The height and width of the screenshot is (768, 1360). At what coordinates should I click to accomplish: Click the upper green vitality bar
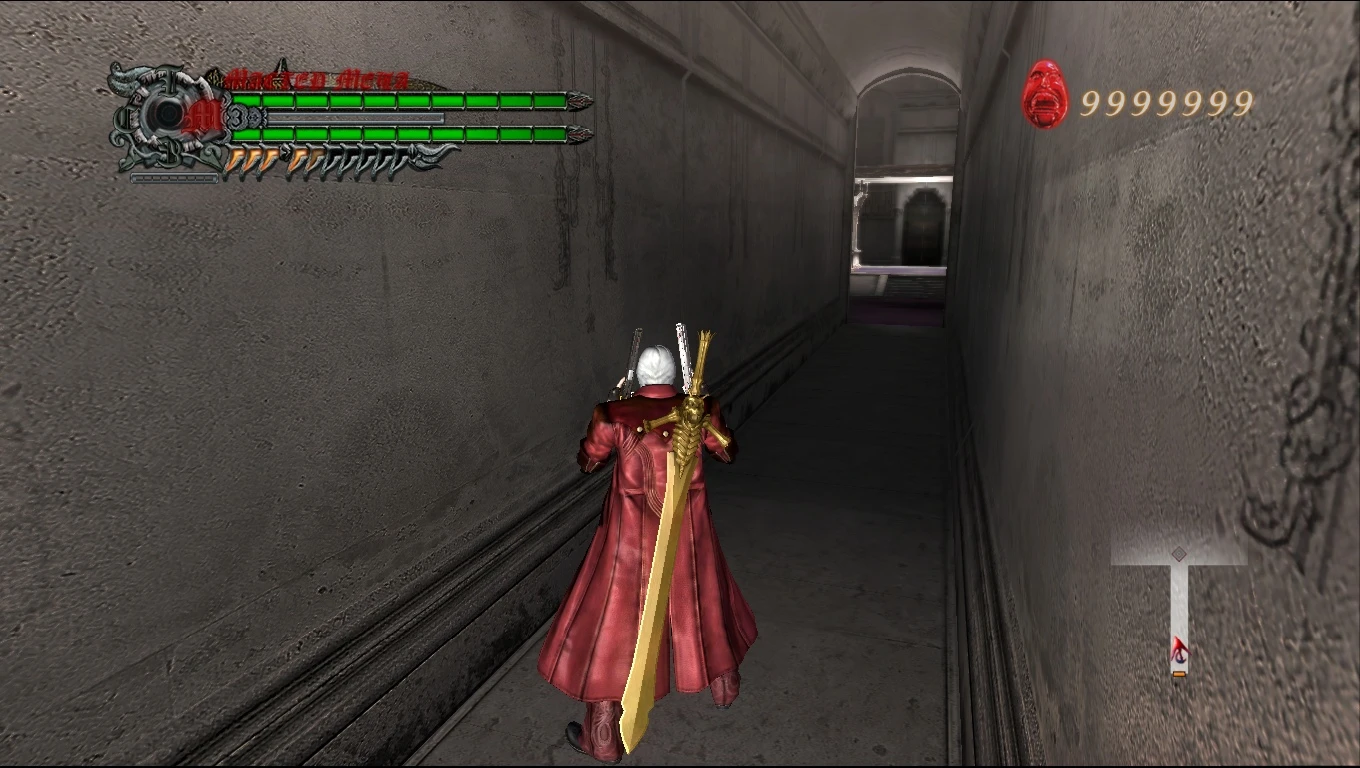(x=400, y=100)
